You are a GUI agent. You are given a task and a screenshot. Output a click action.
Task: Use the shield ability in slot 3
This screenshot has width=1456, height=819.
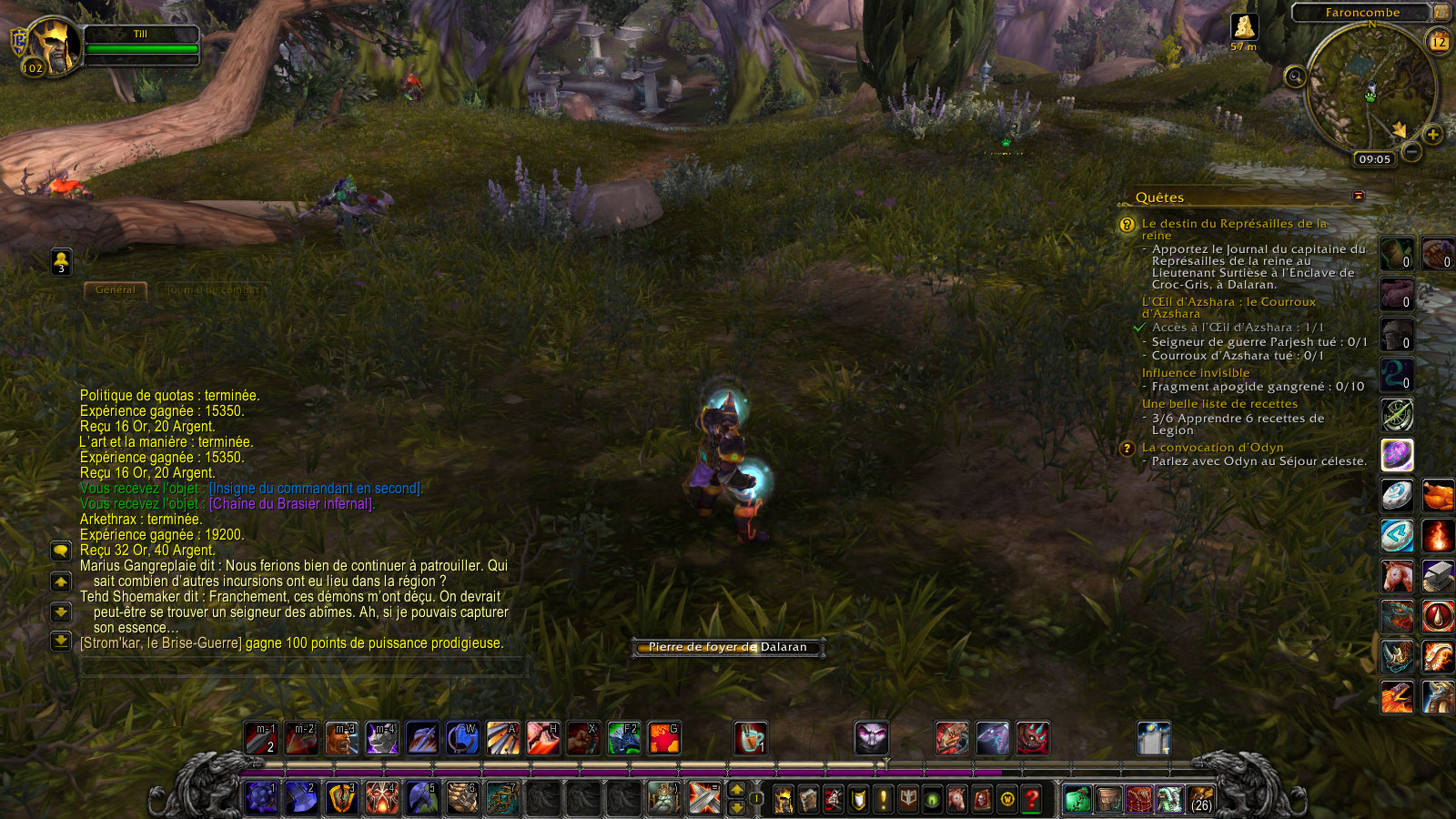click(342, 798)
